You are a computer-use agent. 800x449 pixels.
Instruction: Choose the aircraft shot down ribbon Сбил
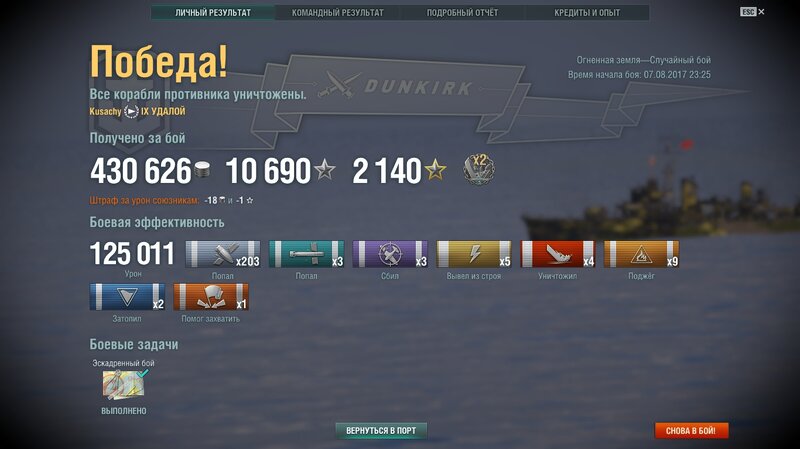tap(390, 254)
